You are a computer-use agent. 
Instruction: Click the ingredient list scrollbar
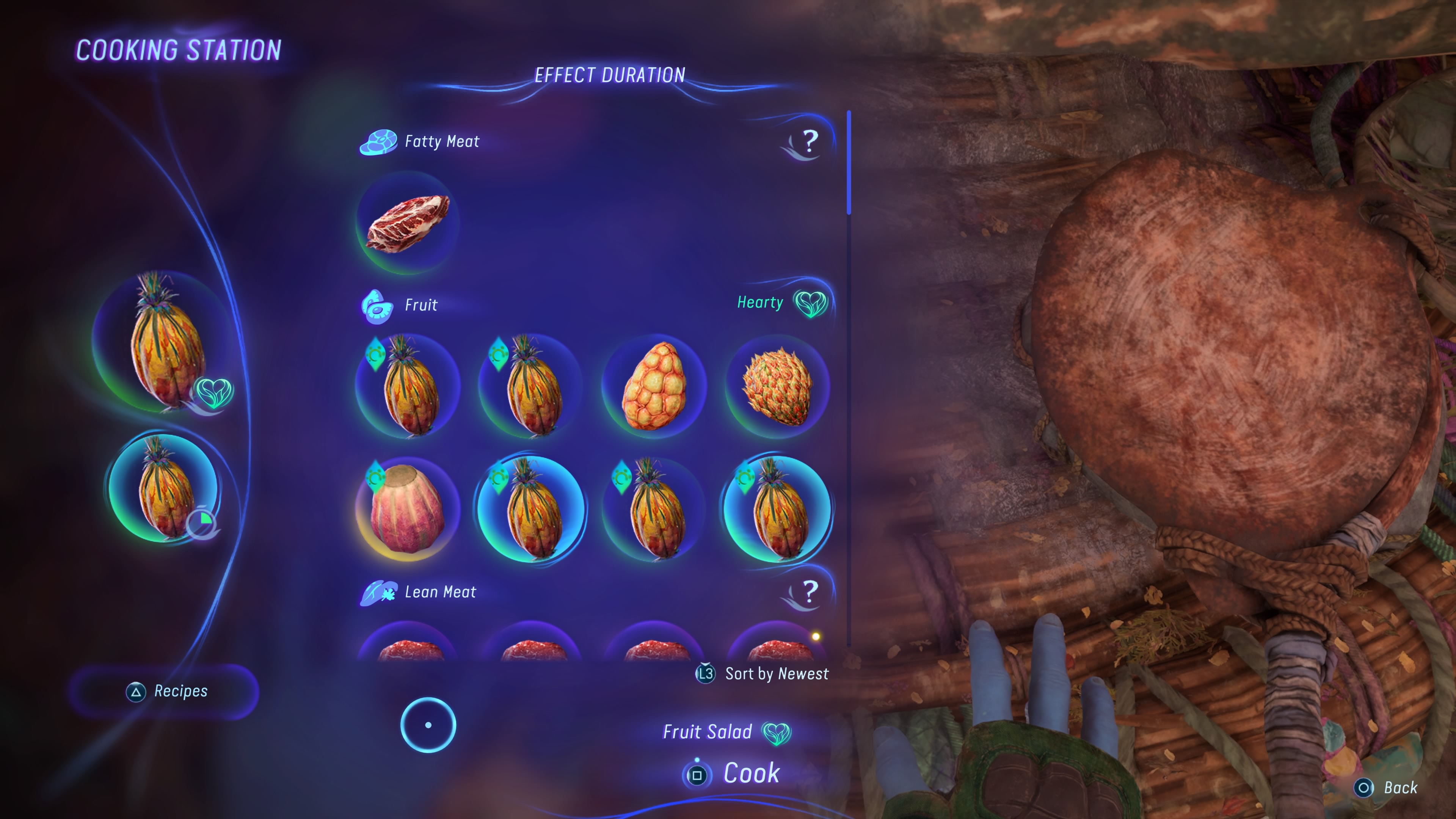pos(849,163)
